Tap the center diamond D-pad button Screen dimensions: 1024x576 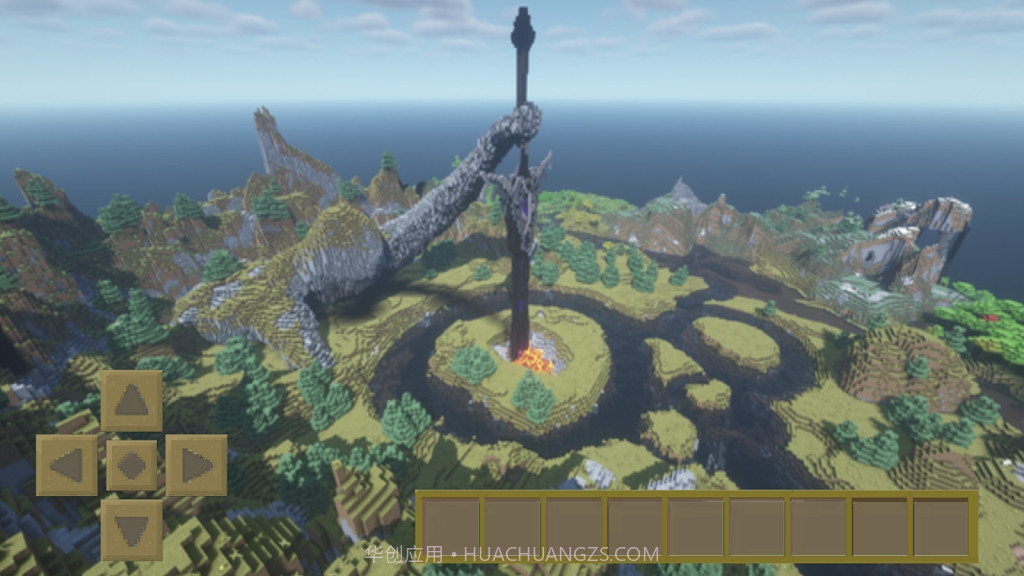(x=131, y=465)
